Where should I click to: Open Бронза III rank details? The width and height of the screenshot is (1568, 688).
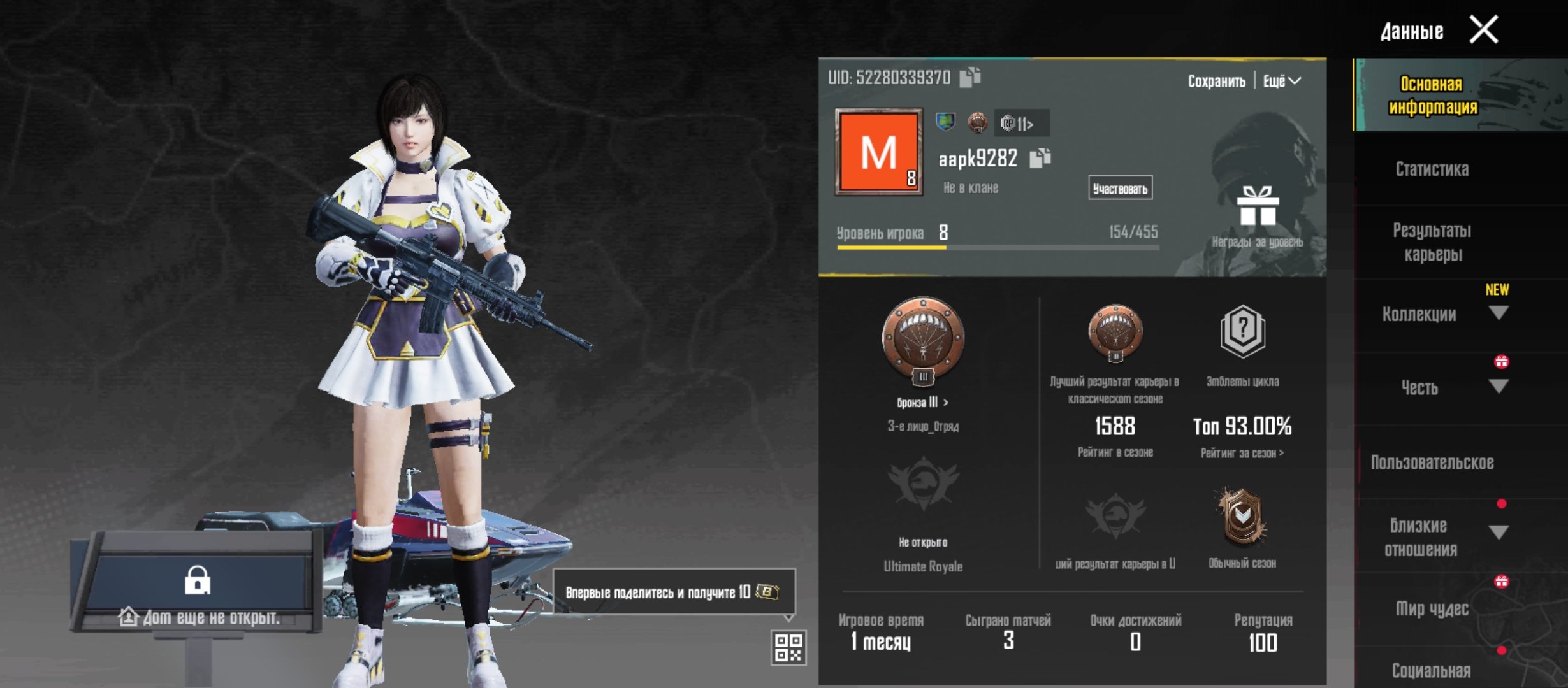coord(922,403)
